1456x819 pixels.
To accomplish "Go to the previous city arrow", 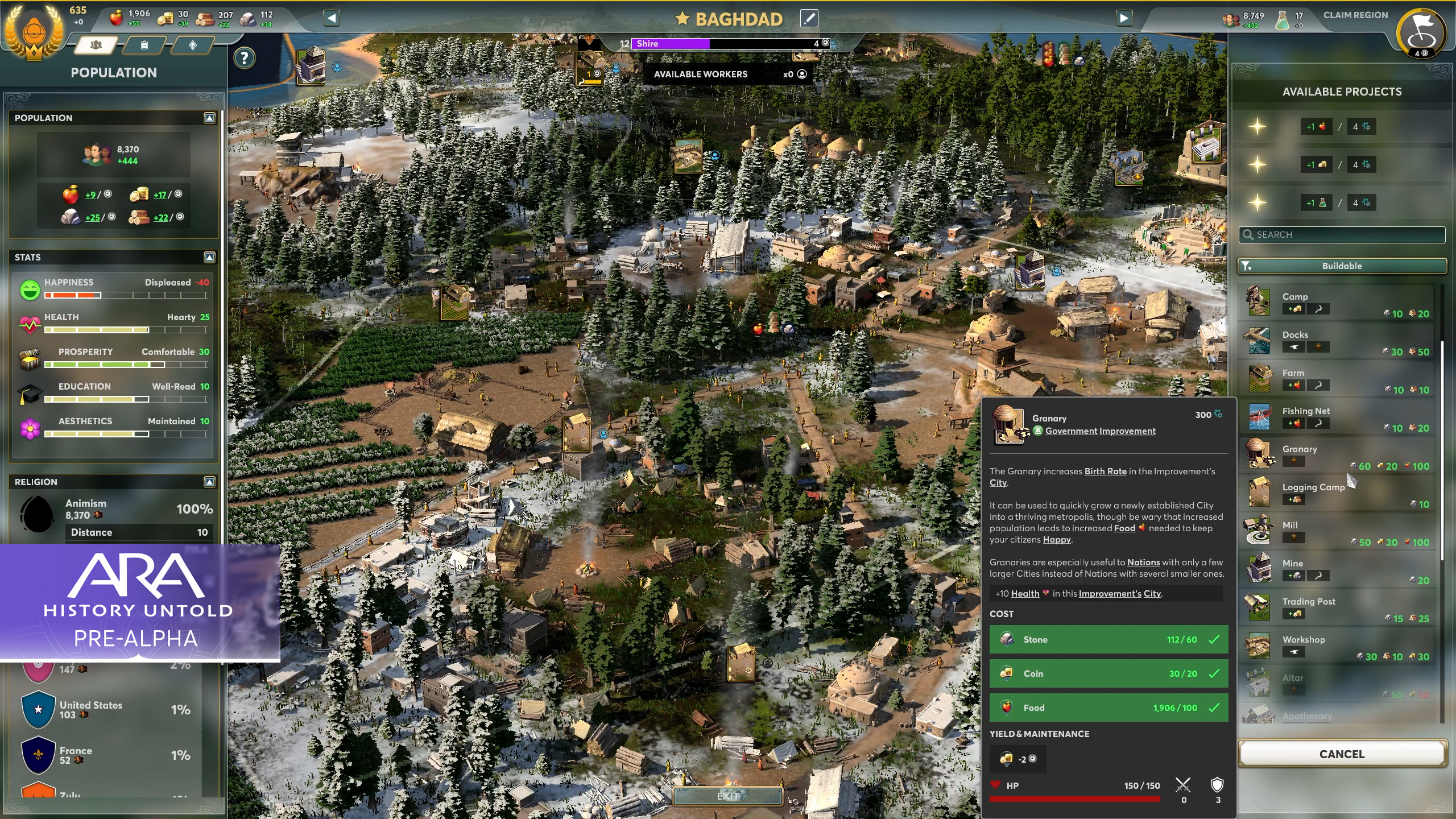I will (332, 18).
